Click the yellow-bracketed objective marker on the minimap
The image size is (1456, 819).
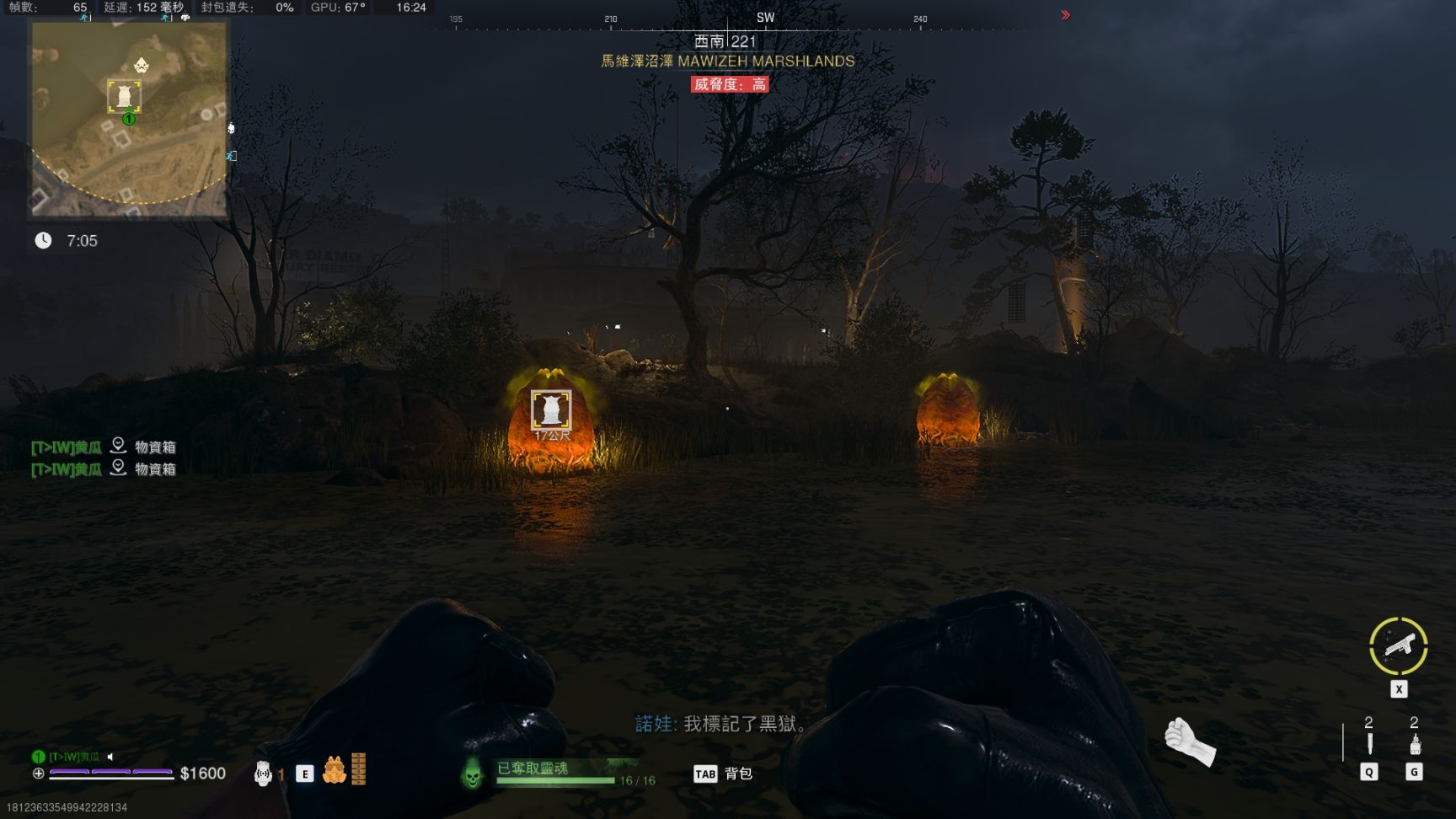pyautogui.click(x=124, y=96)
